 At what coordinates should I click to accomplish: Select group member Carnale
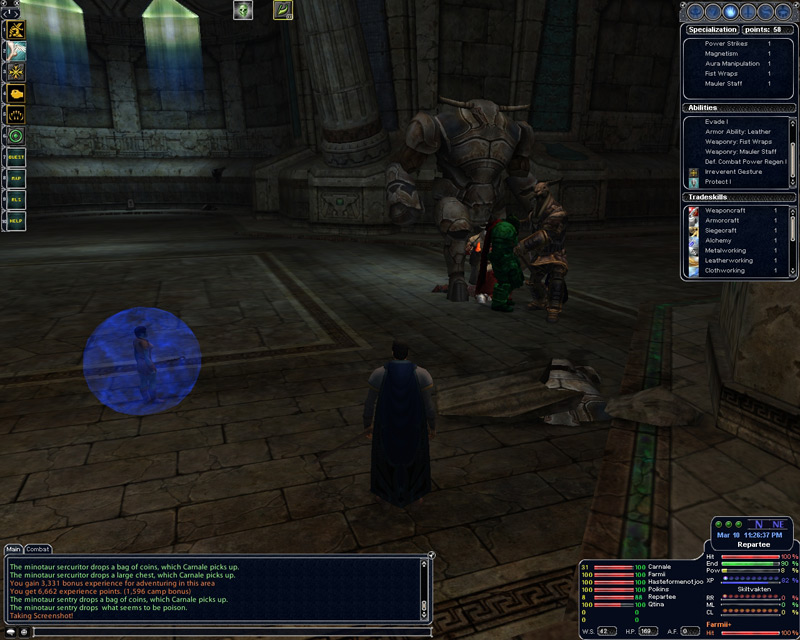pos(661,567)
